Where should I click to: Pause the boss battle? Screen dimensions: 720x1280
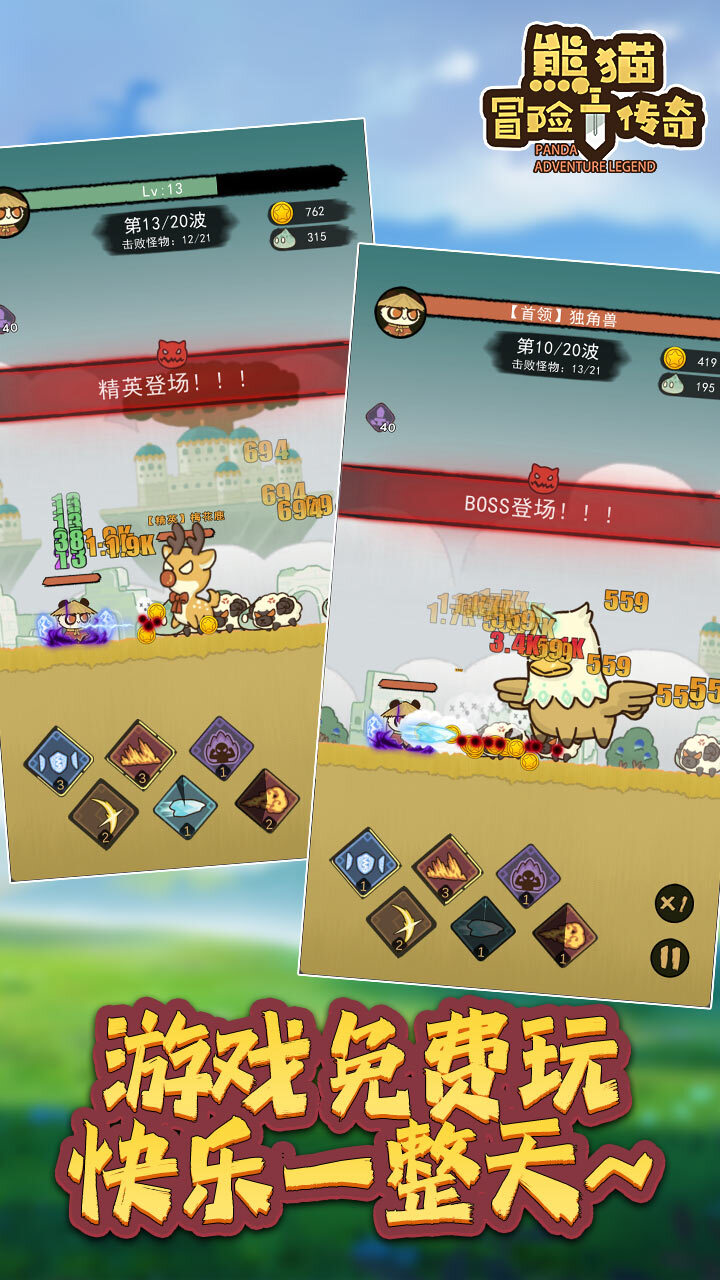[669, 958]
